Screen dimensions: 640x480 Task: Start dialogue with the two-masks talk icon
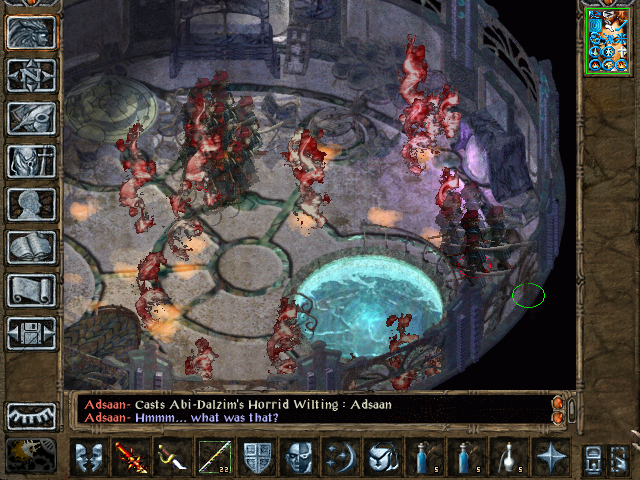[x=88, y=457]
